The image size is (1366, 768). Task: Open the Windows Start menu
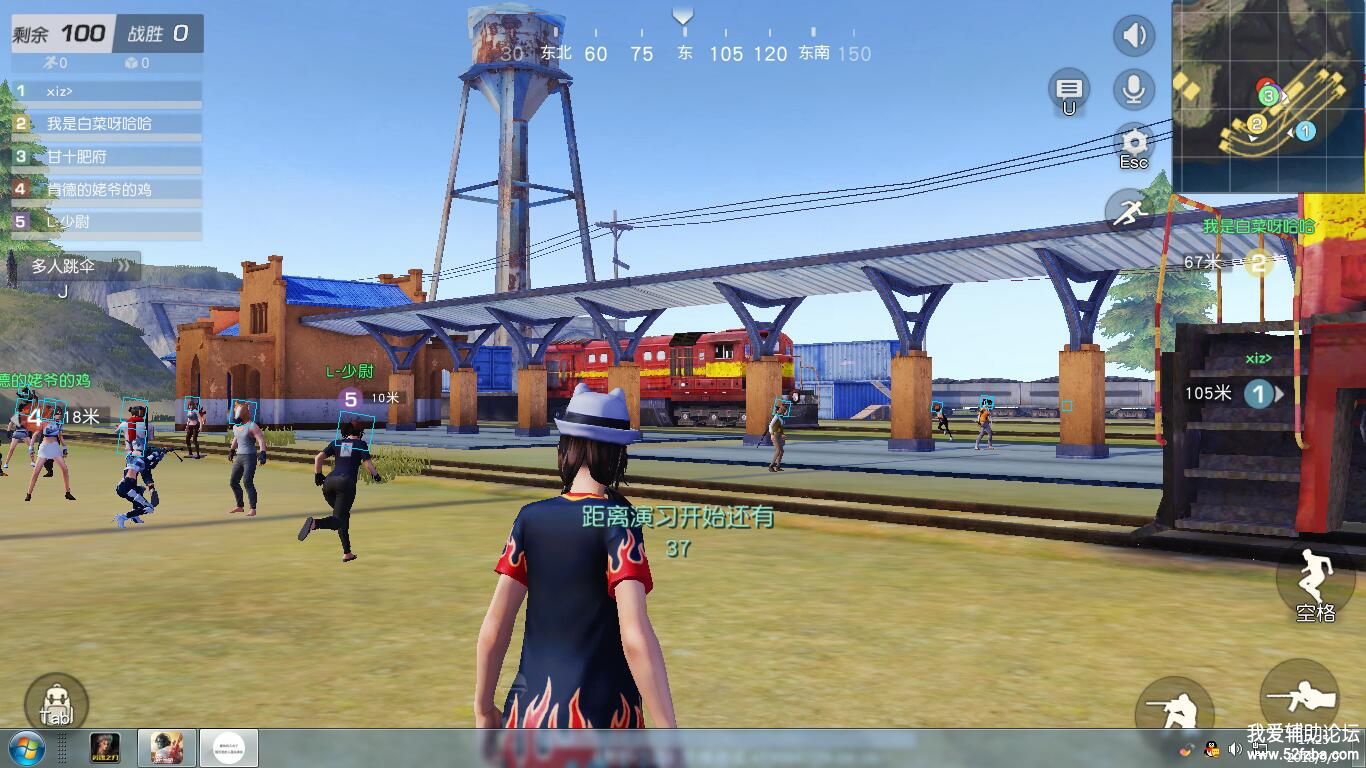pos(25,748)
